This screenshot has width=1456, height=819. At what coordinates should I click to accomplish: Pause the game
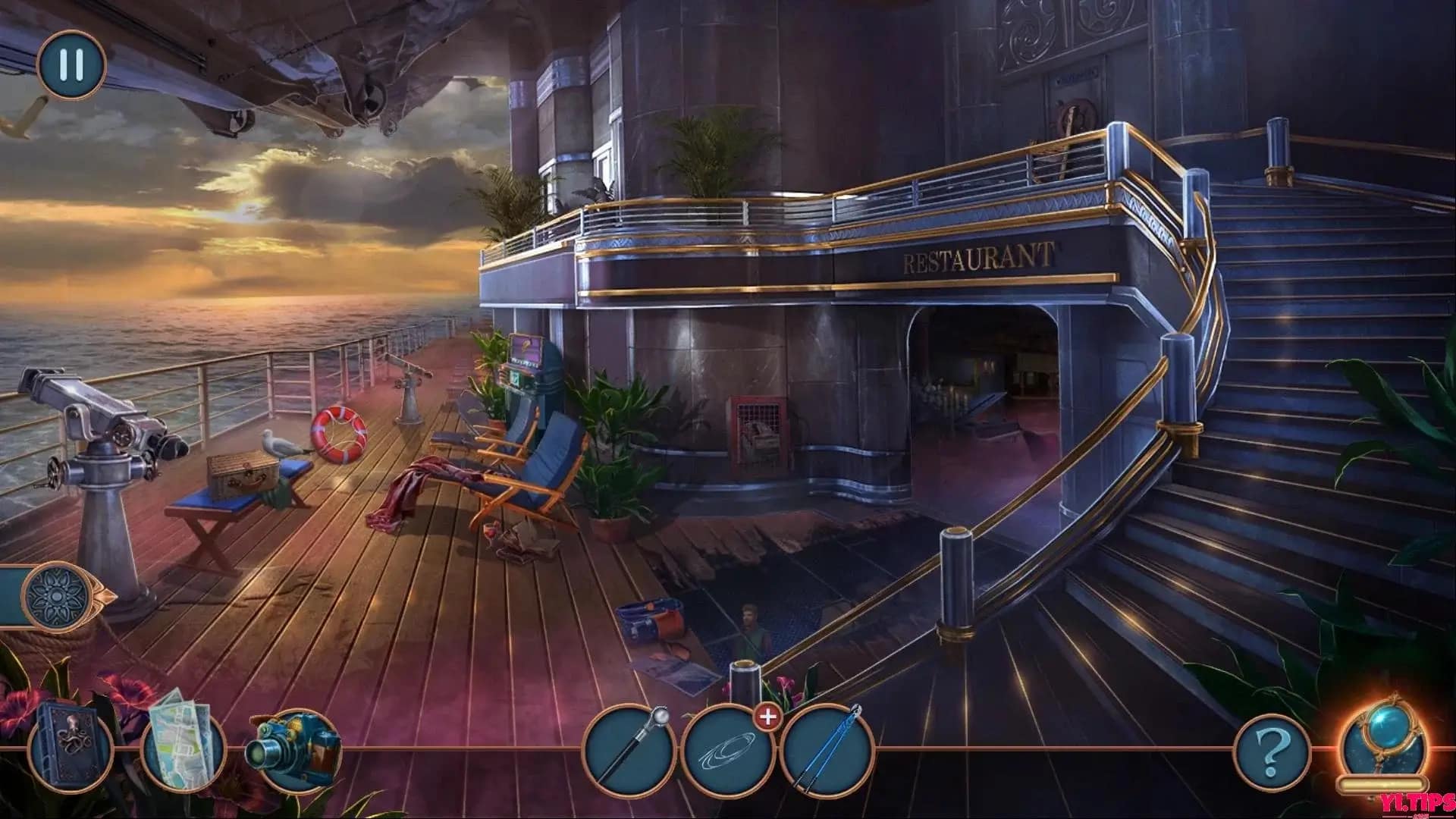click(70, 64)
